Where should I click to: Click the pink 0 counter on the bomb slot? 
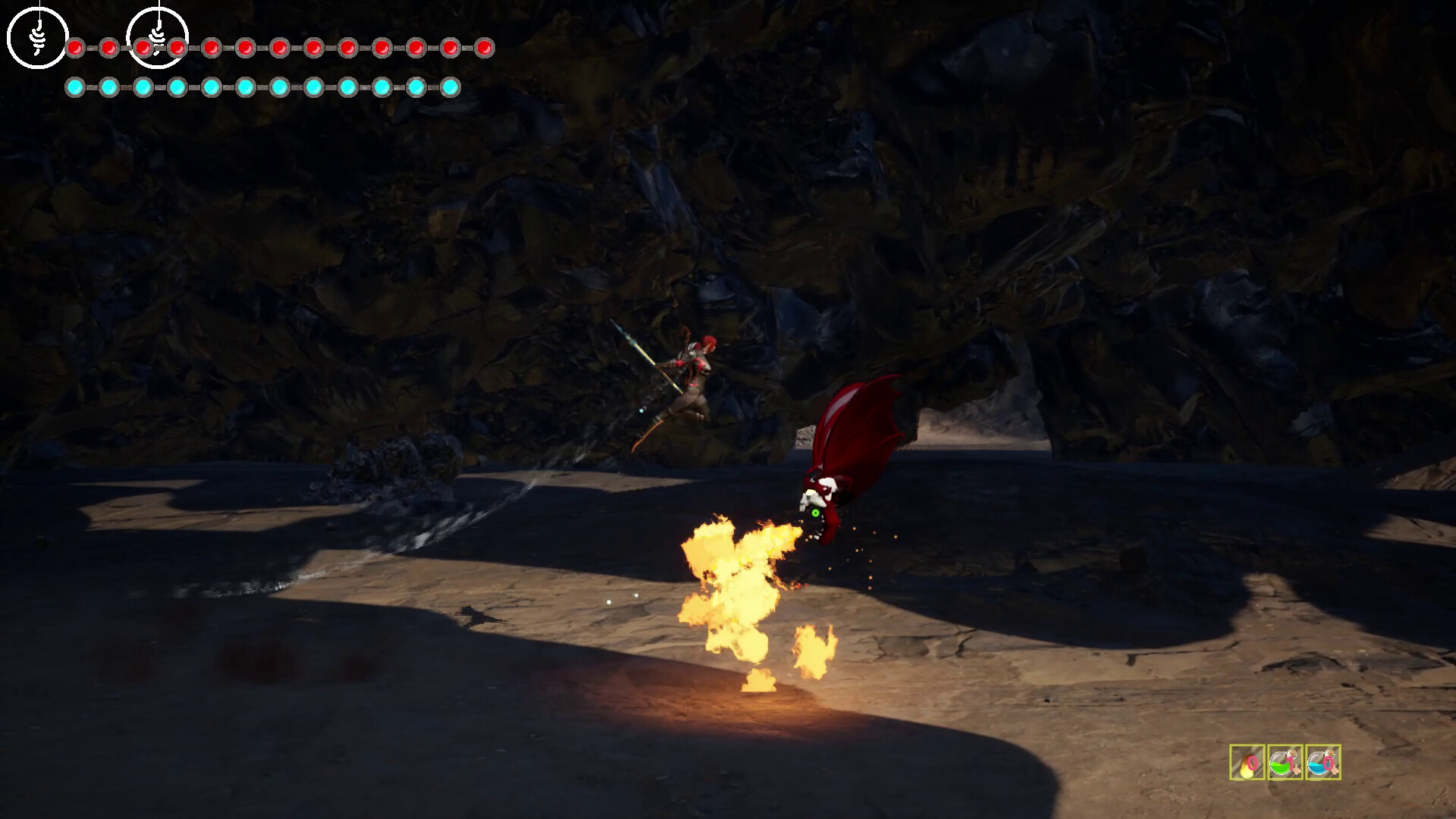click(x=1252, y=764)
